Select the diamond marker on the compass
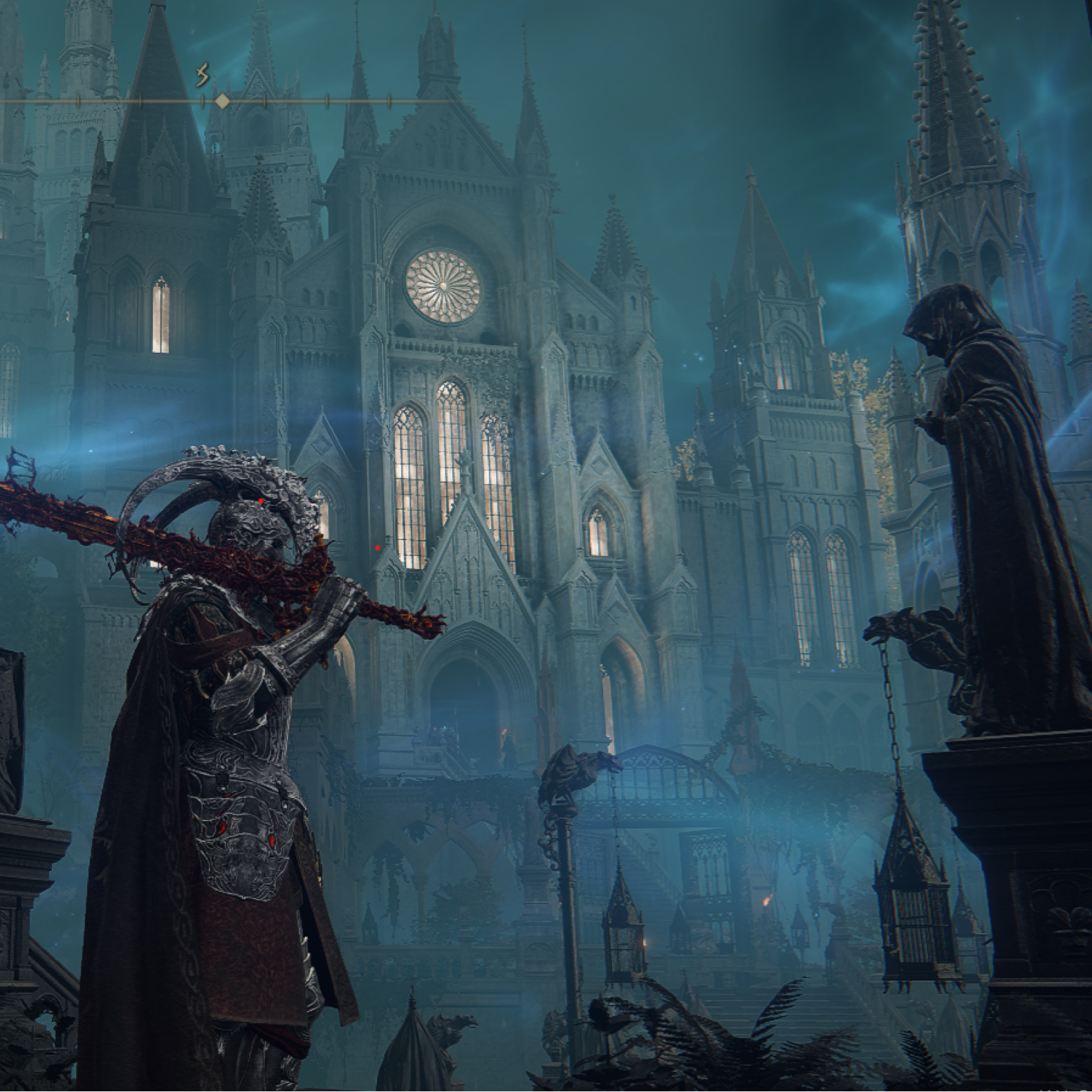The height and width of the screenshot is (1092, 1092). pyautogui.click(x=222, y=102)
